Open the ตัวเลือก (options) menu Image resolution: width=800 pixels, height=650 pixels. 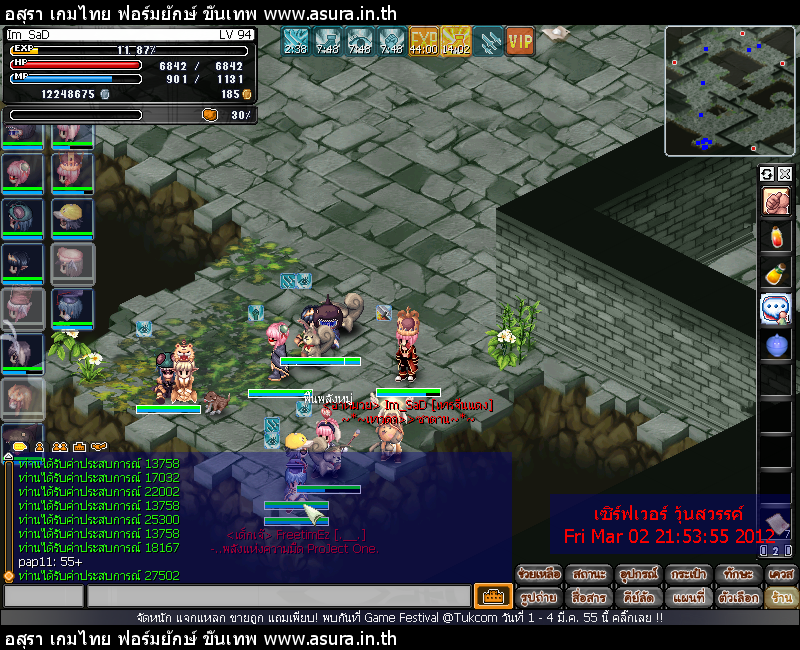click(x=739, y=597)
